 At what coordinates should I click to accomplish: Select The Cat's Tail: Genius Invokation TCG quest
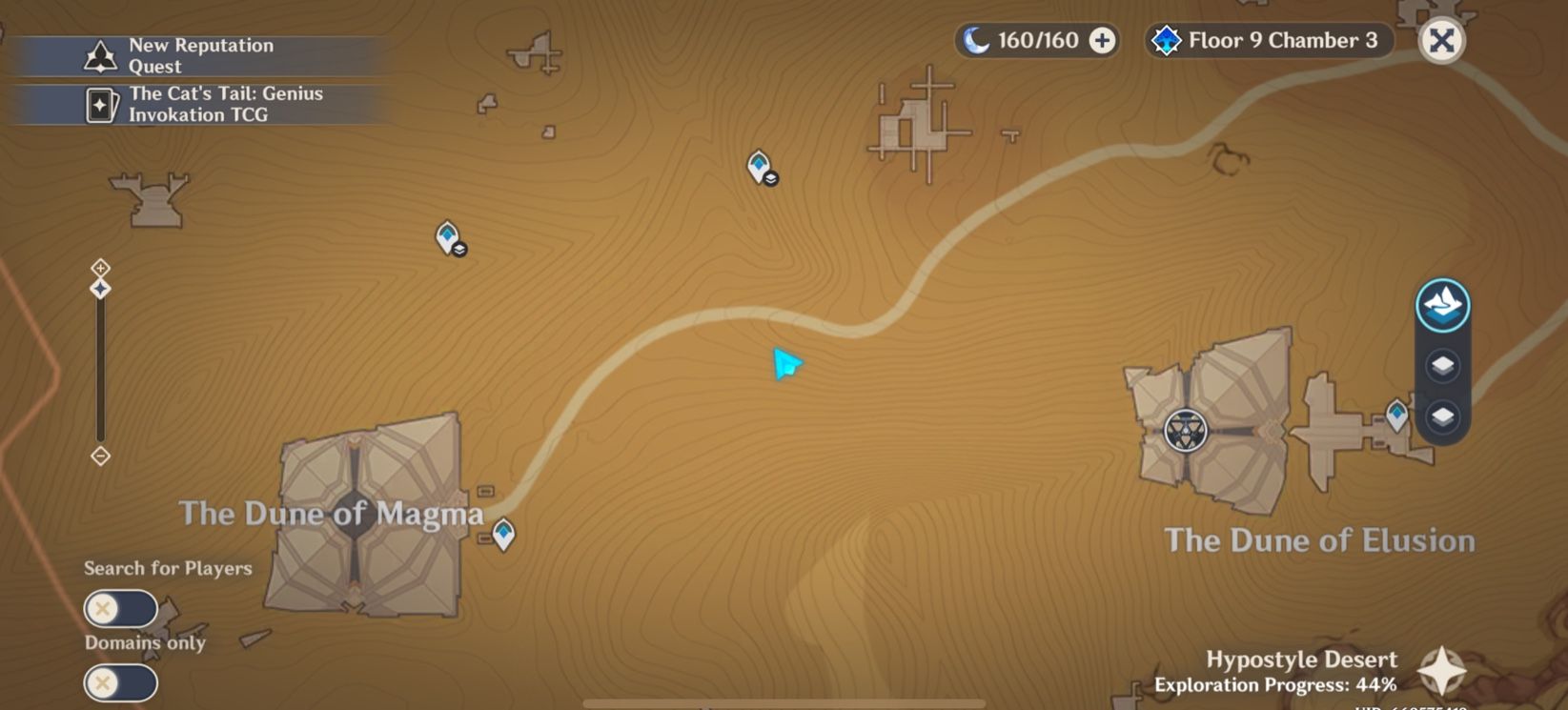click(225, 104)
